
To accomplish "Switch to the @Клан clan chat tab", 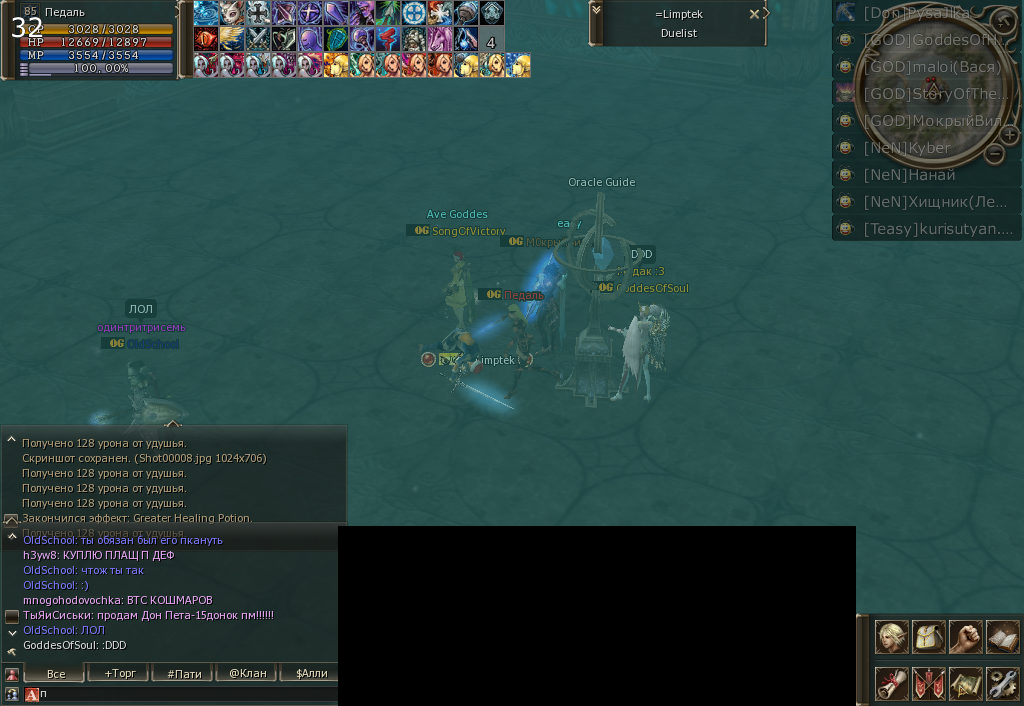I will 247,673.
